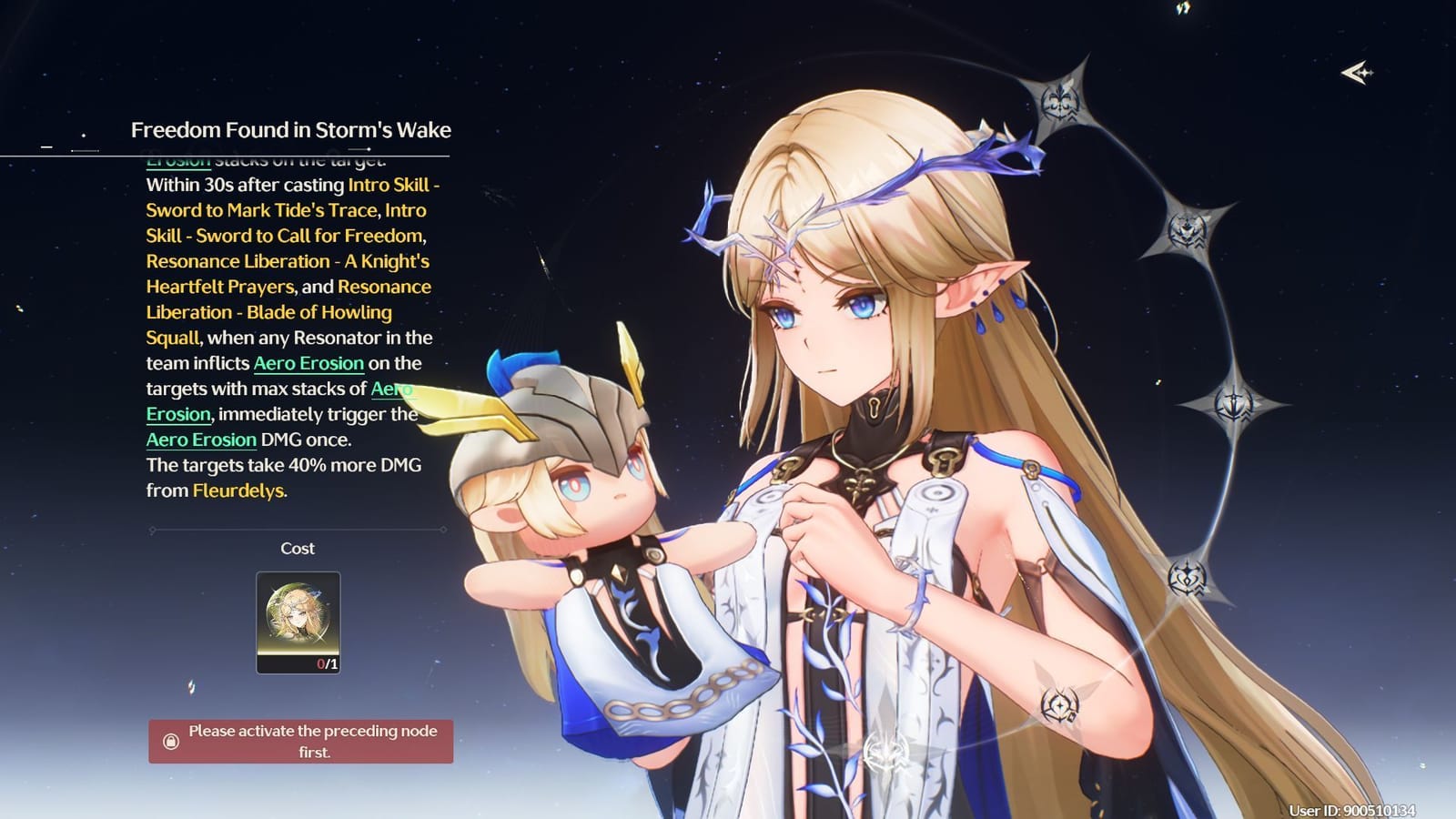Click the preceding node activation warning banner
This screenshot has height=819, width=1456.
point(300,737)
